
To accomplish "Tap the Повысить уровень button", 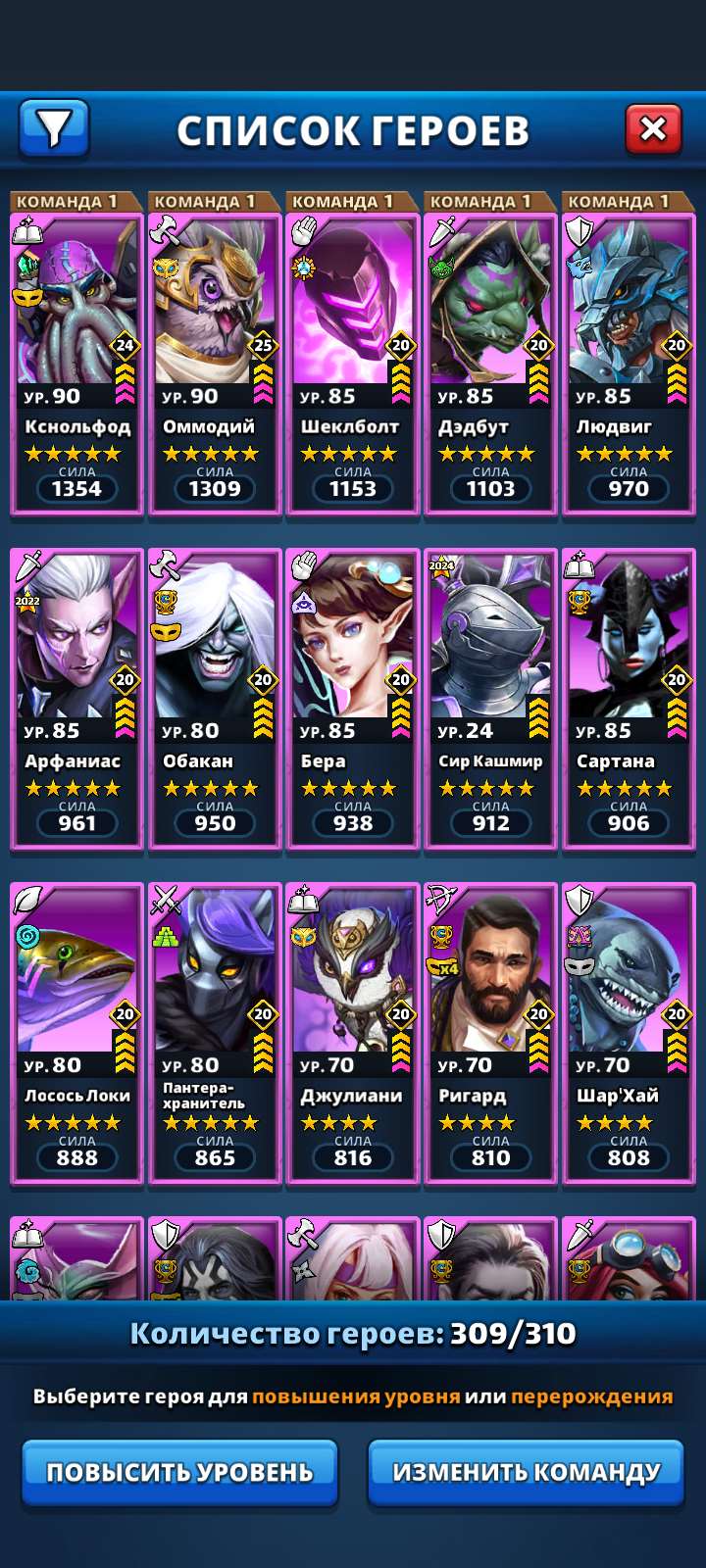I will coord(179,1472).
